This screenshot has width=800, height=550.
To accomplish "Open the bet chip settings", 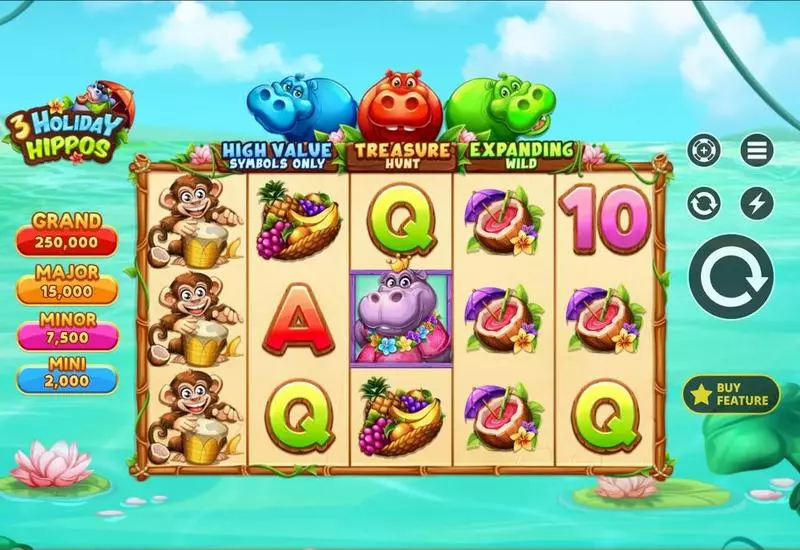I will 704,151.
